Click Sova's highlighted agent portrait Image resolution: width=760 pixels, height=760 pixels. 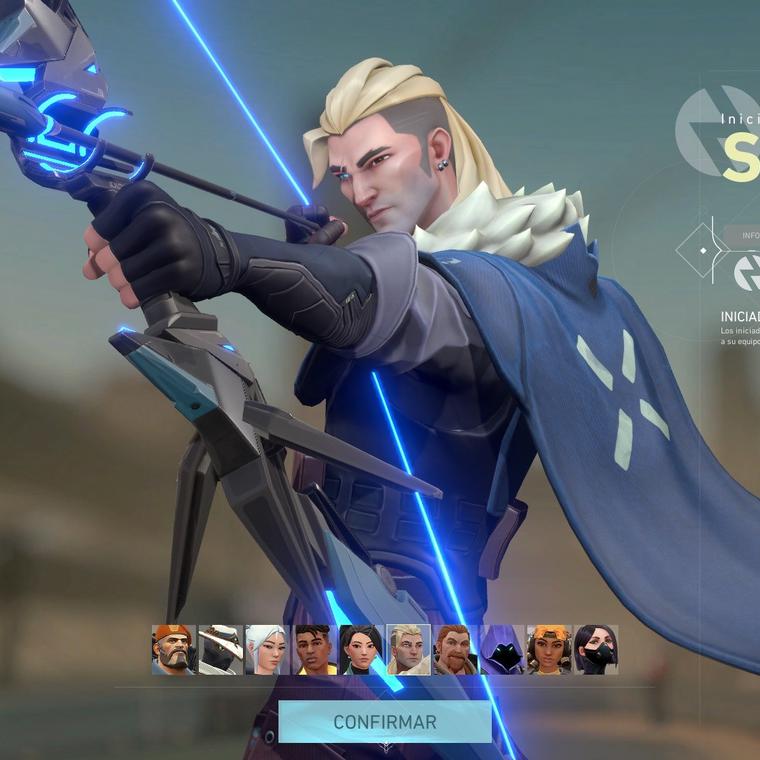click(408, 650)
